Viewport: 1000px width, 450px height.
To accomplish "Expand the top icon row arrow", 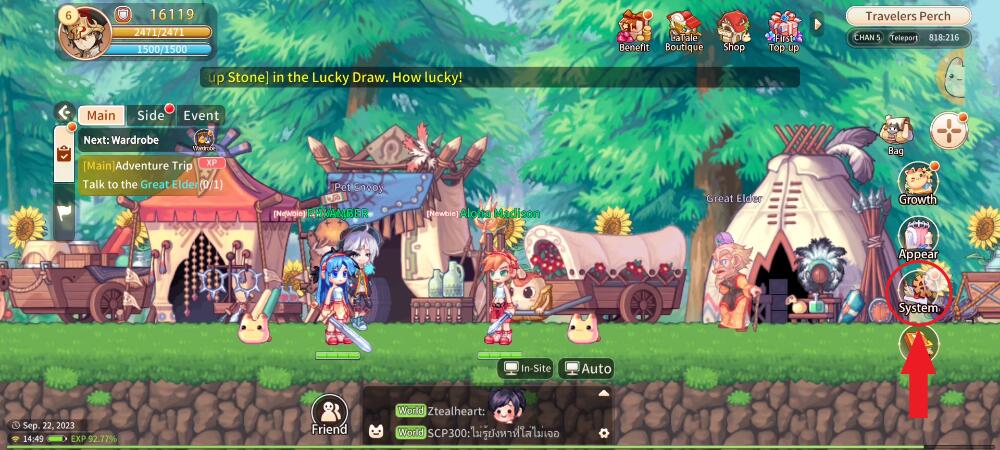I will coord(818,22).
